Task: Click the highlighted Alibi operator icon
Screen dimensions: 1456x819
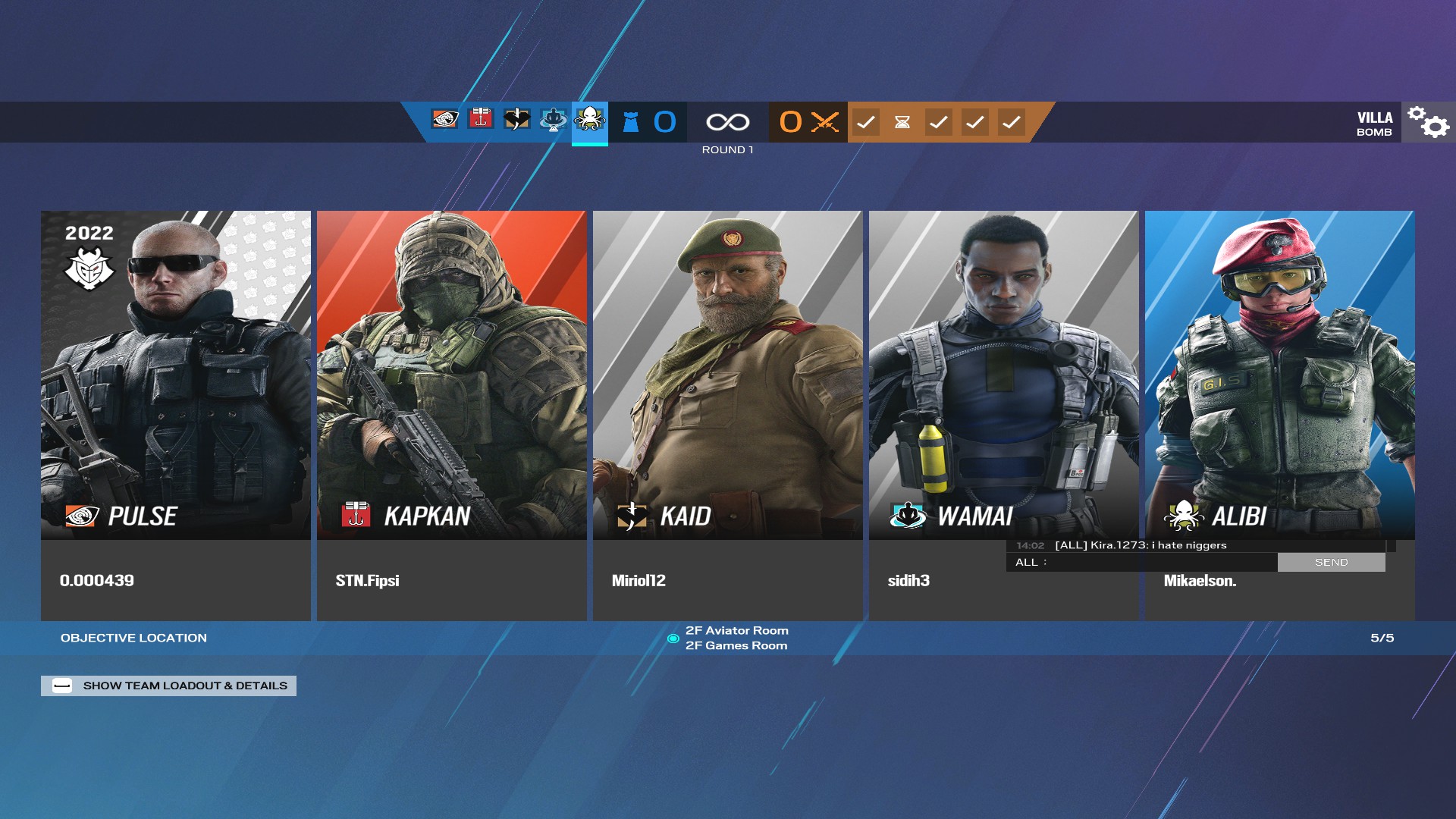Action: click(x=589, y=121)
